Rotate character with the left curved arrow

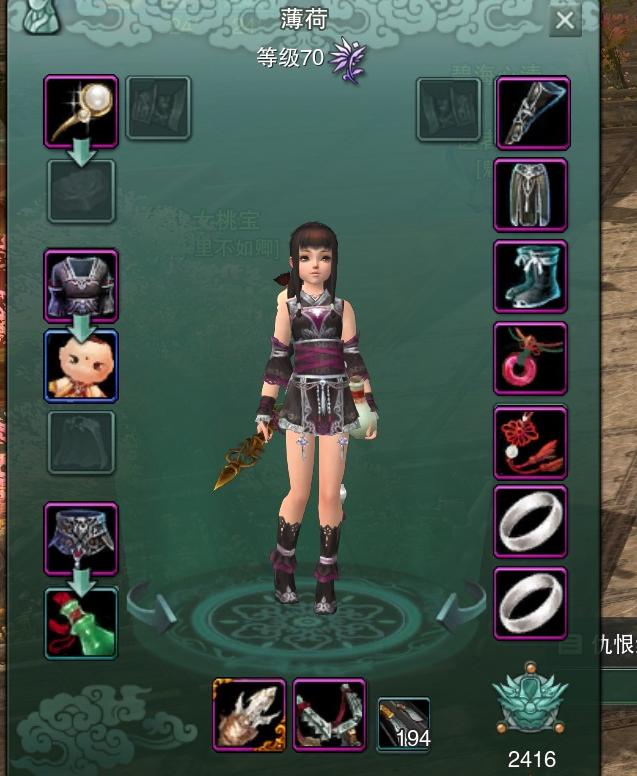coord(151,606)
